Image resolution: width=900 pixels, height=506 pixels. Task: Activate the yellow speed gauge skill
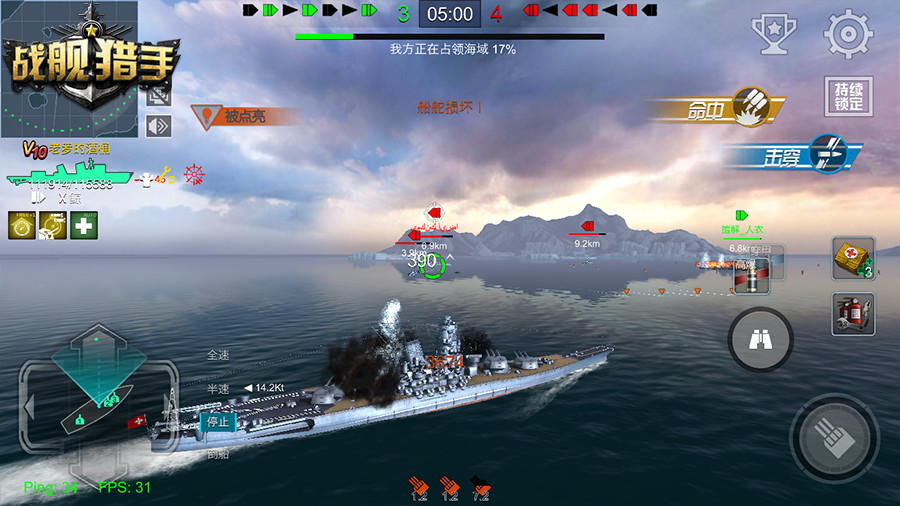coord(22,225)
